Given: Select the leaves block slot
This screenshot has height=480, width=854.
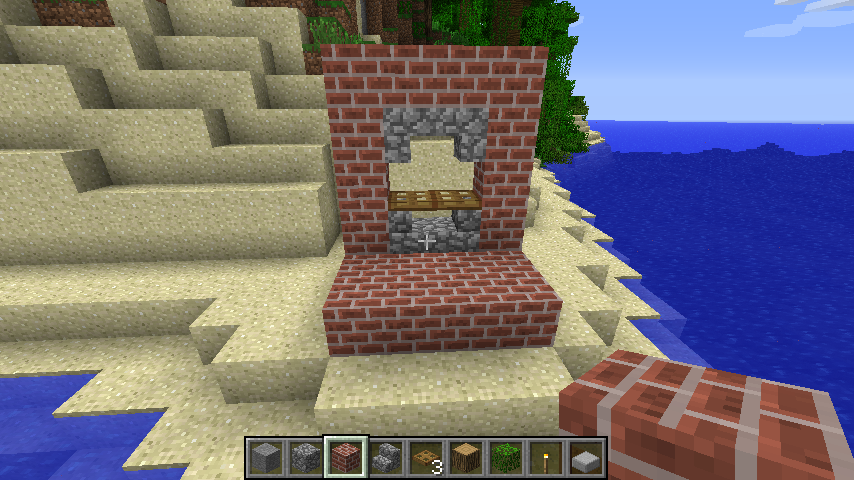Looking at the screenshot, I should point(506,458).
